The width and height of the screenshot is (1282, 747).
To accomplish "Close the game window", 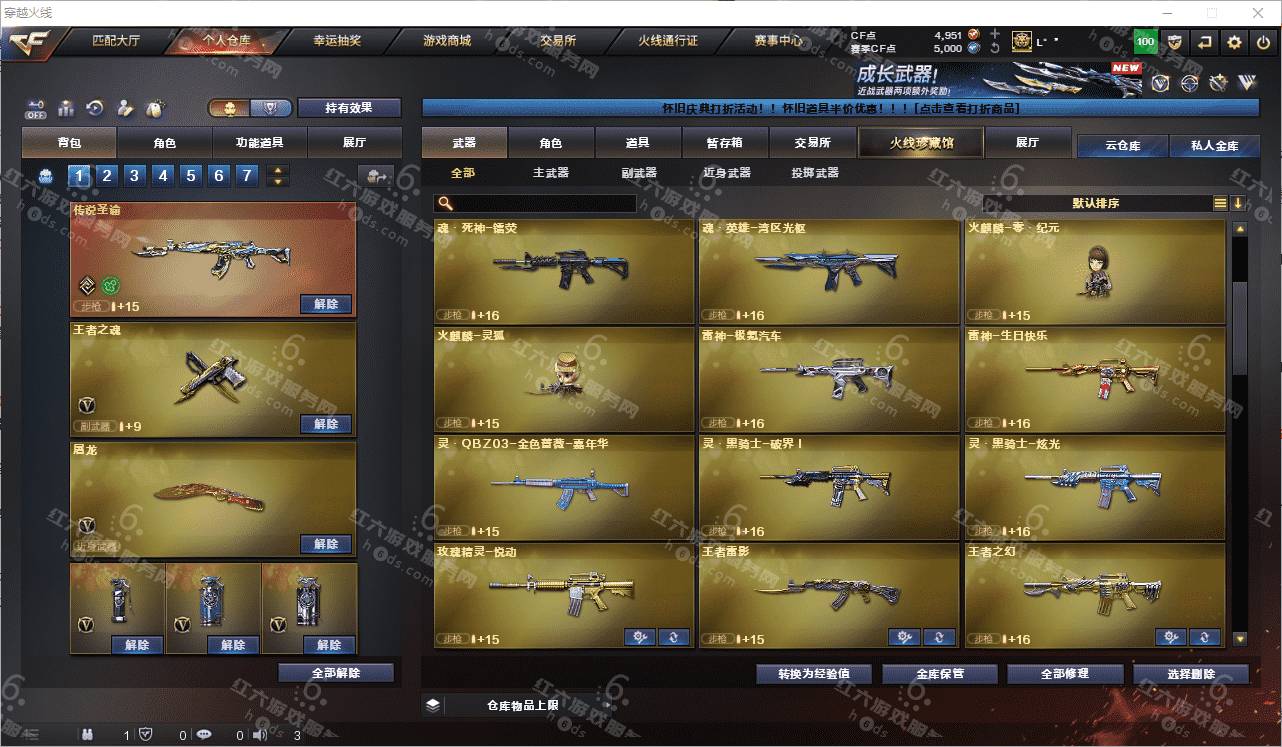I will (1259, 13).
